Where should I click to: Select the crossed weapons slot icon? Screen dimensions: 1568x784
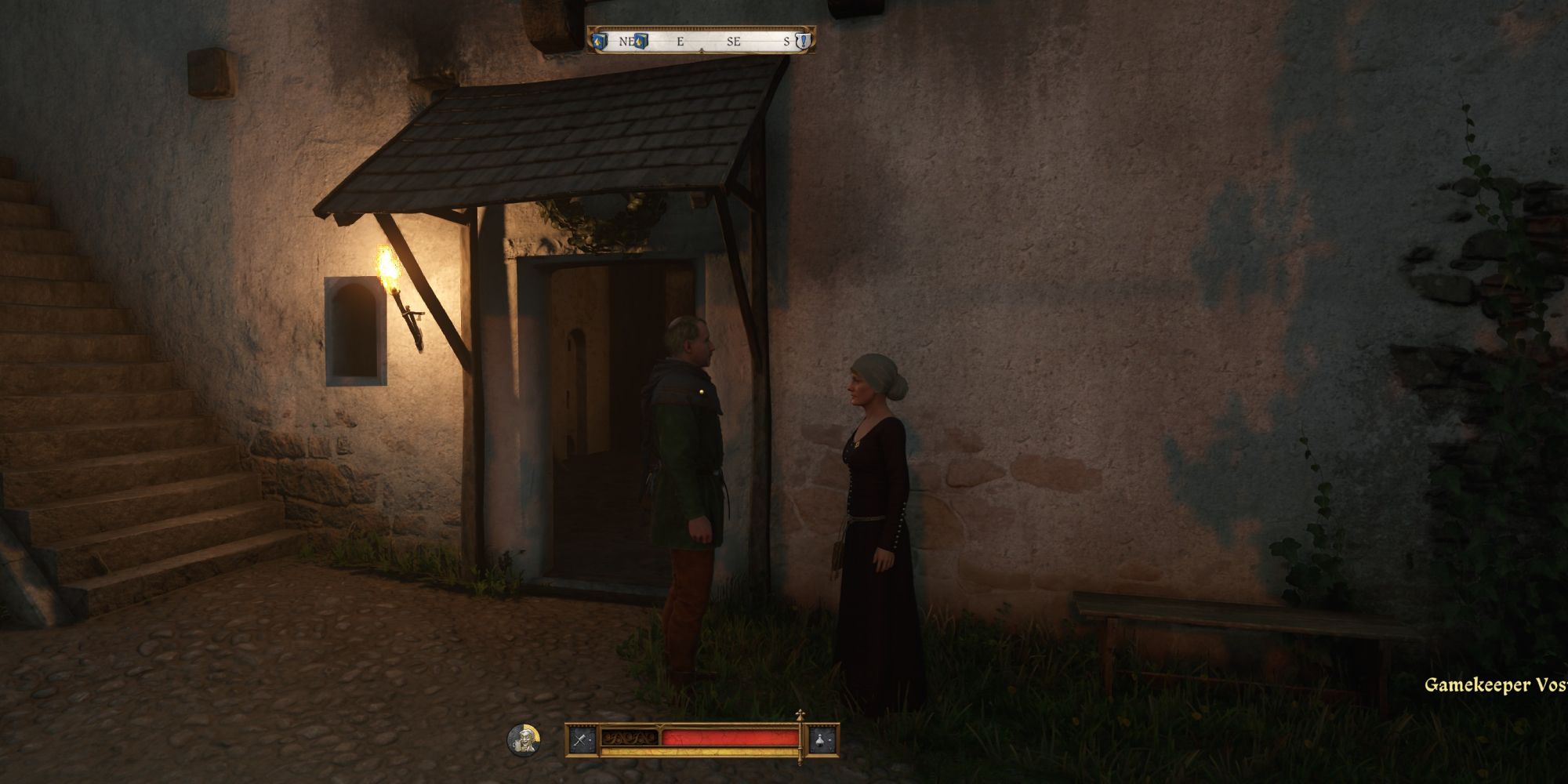[x=582, y=739]
